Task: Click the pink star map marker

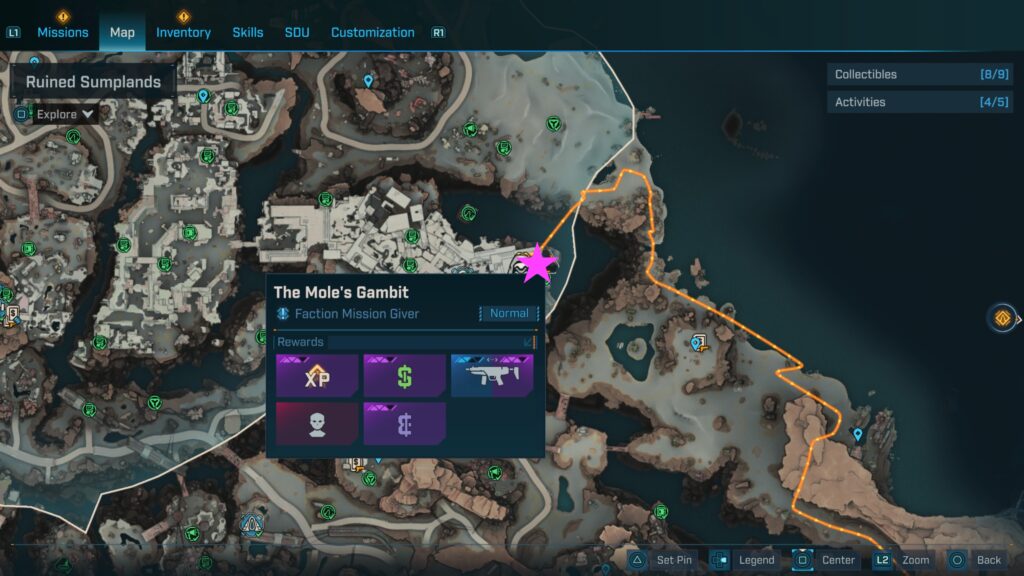Action: coord(538,264)
